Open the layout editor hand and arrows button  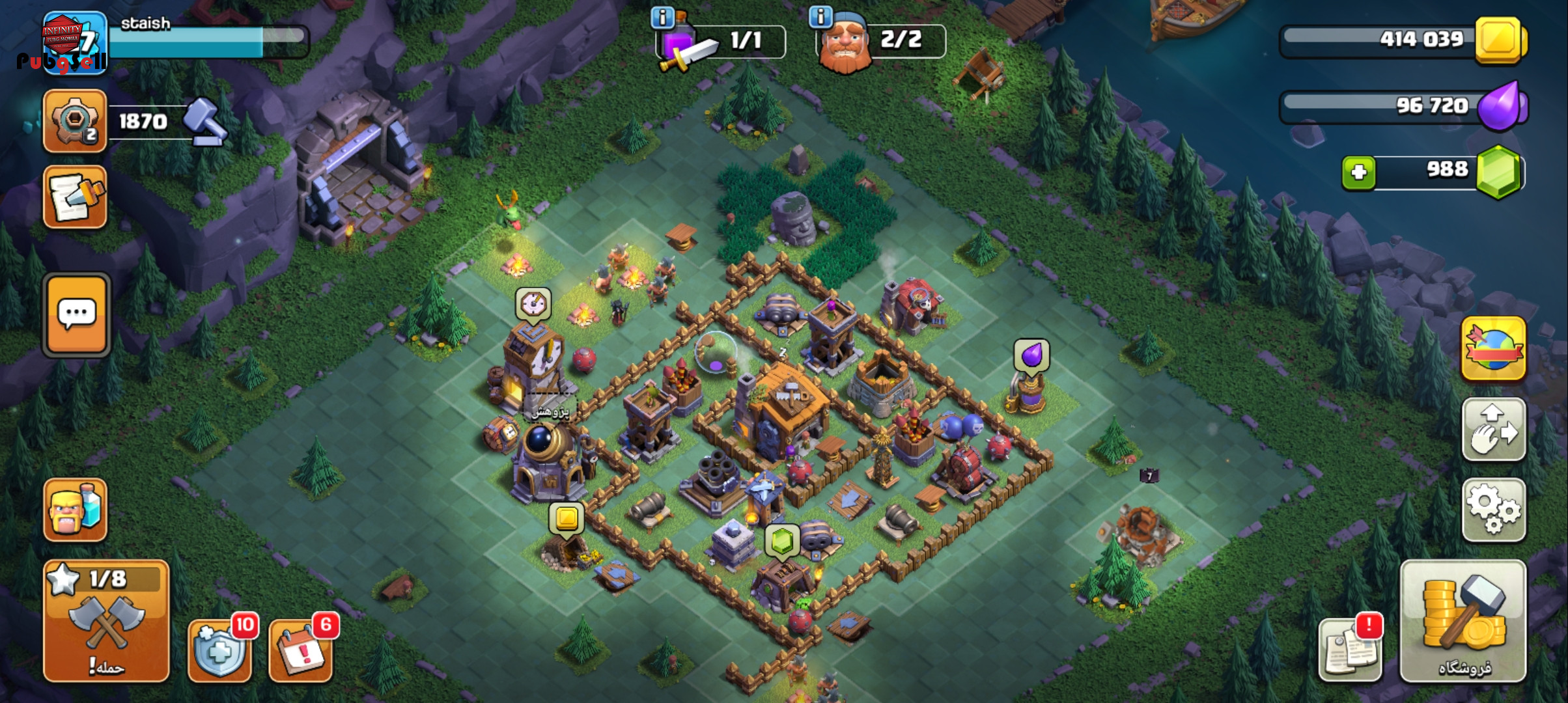(1493, 430)
